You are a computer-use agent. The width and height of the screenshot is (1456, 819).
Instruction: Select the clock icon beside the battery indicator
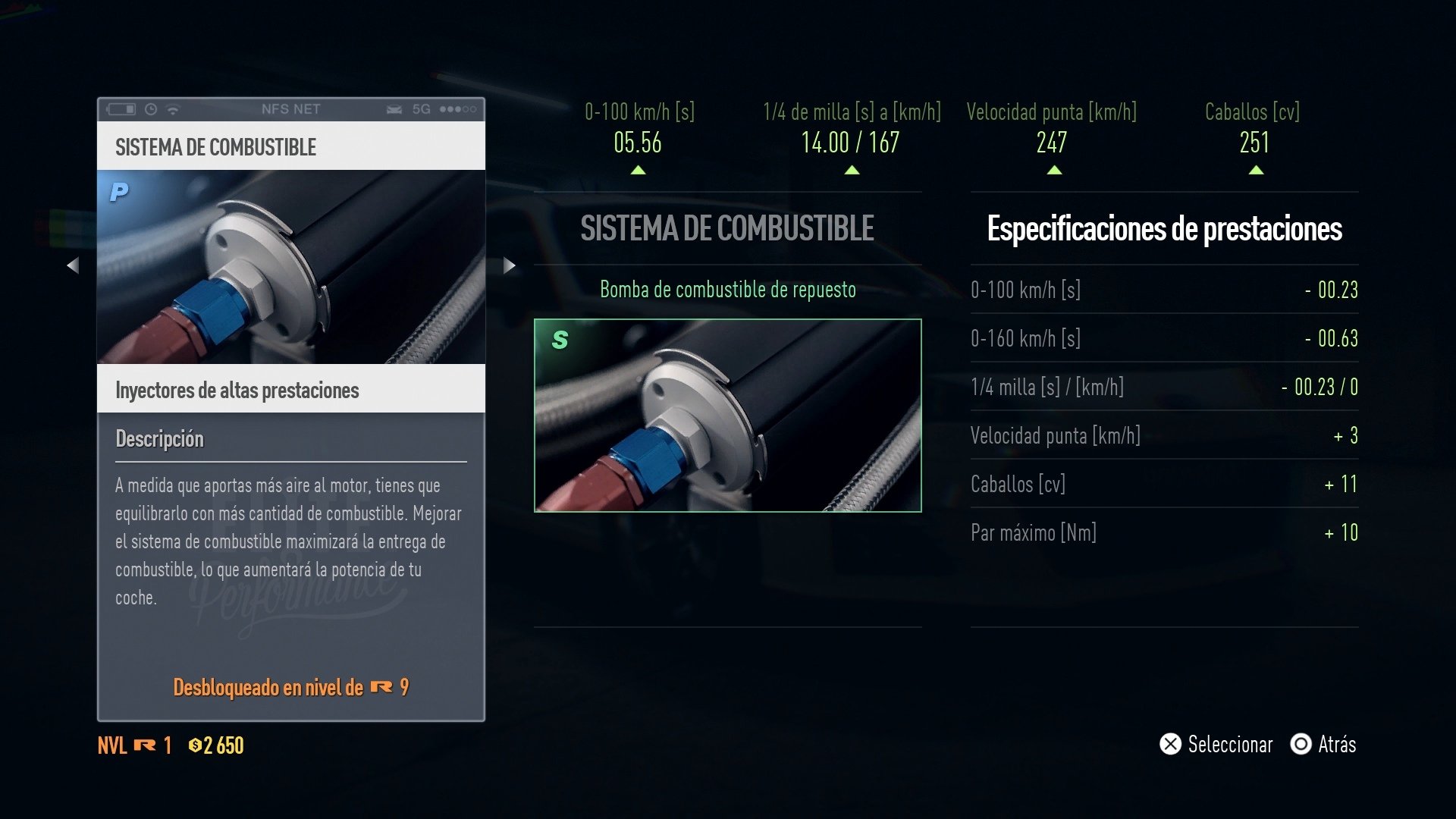(152, 109)
